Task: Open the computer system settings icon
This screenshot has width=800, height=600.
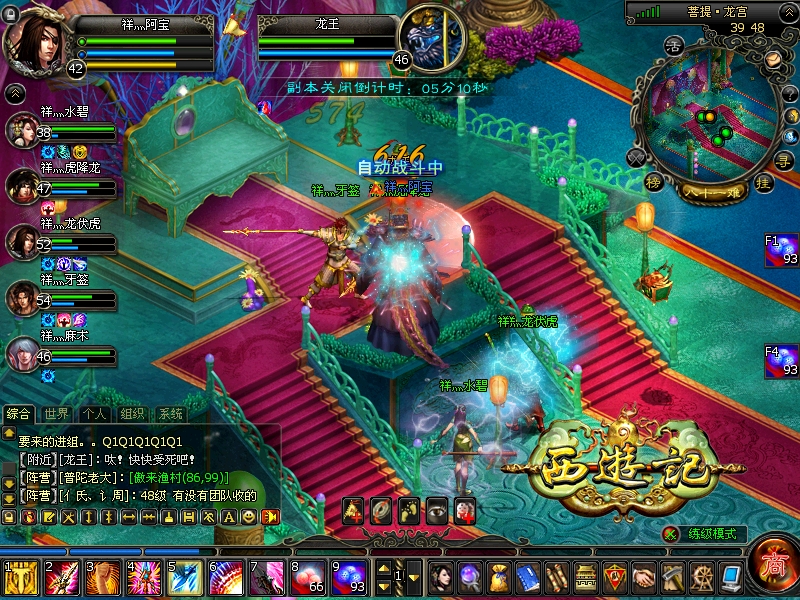Action: coord(731,577)
